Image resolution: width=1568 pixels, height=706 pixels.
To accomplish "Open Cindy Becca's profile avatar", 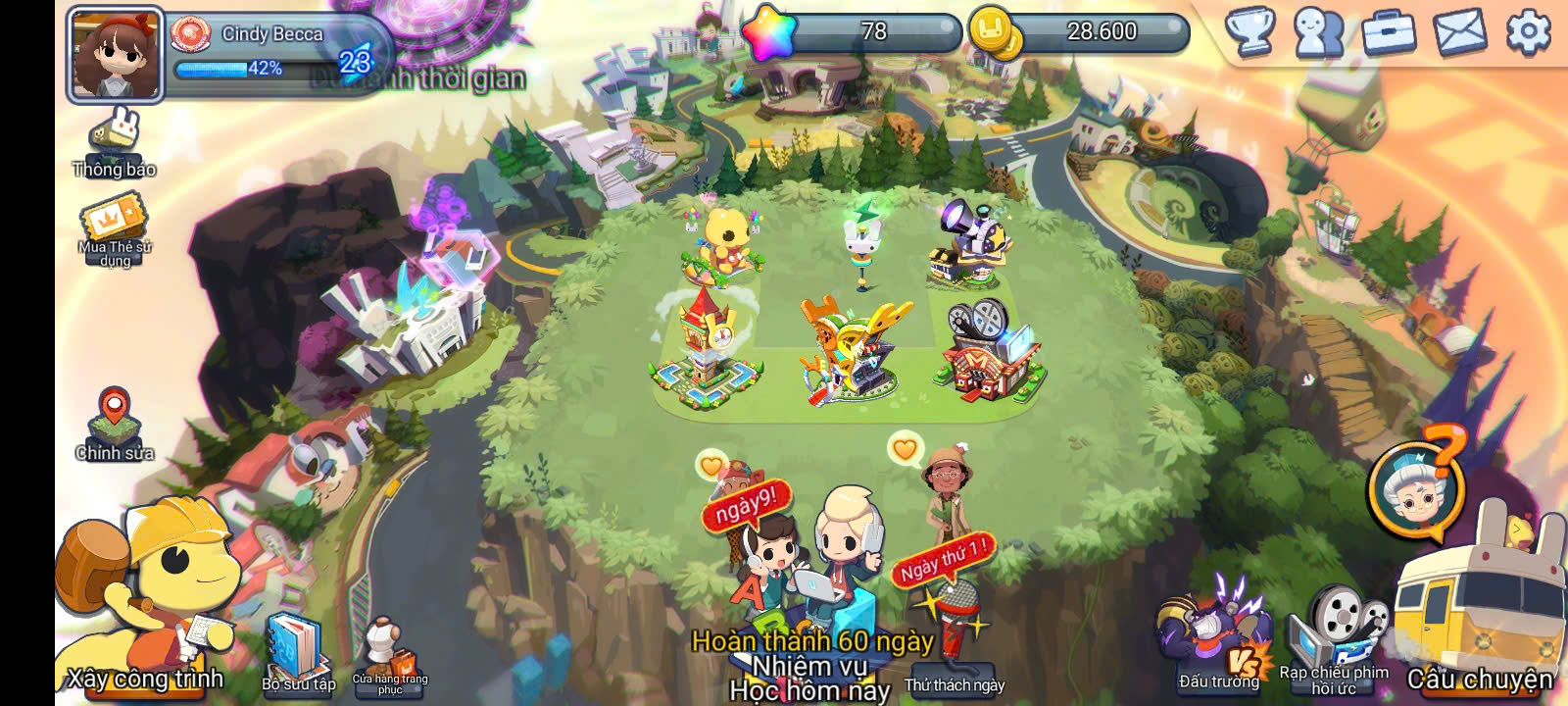I will click(115, 55).
